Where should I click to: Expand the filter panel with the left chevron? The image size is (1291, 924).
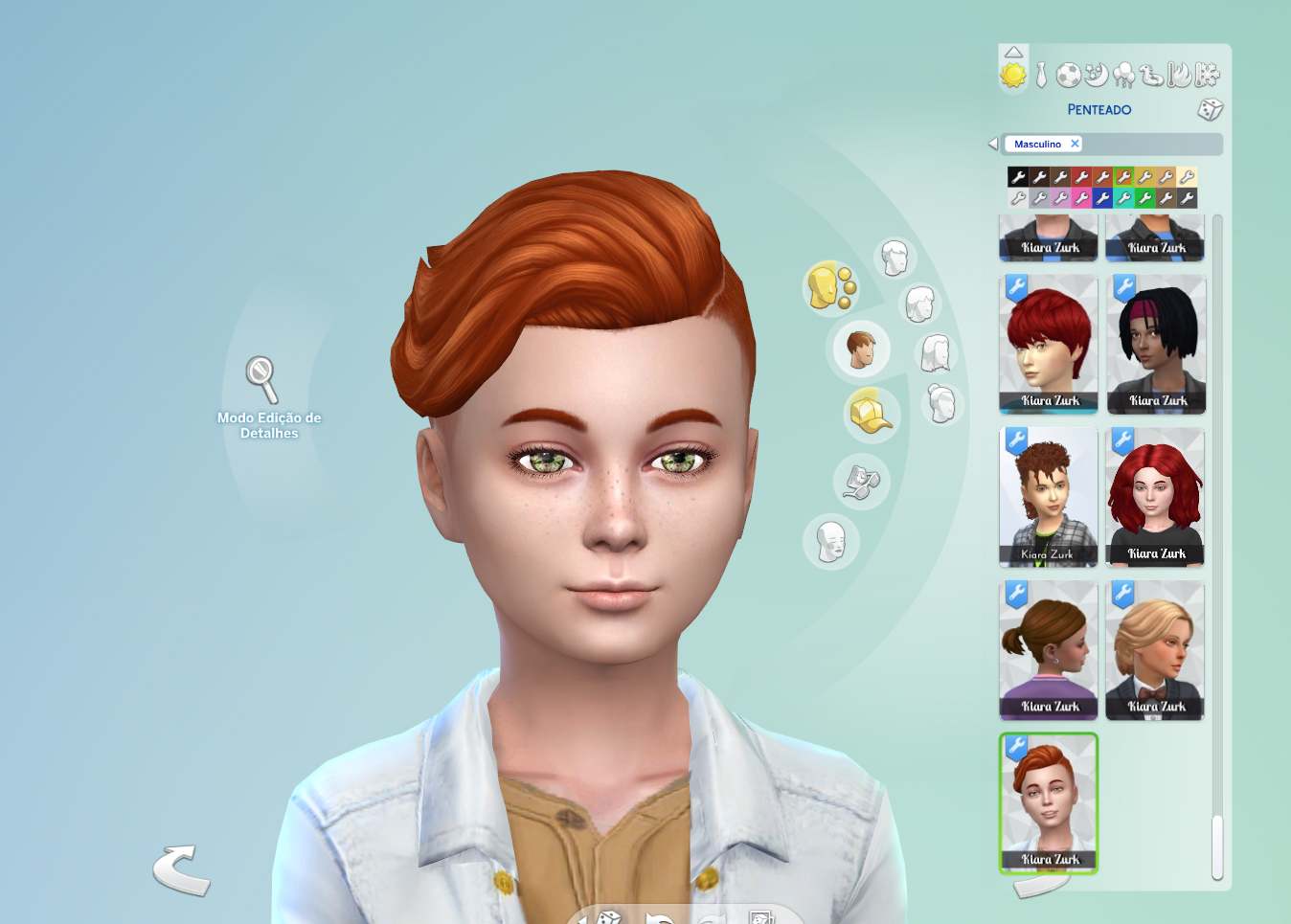pyautogui.click(x=992, y=143)
